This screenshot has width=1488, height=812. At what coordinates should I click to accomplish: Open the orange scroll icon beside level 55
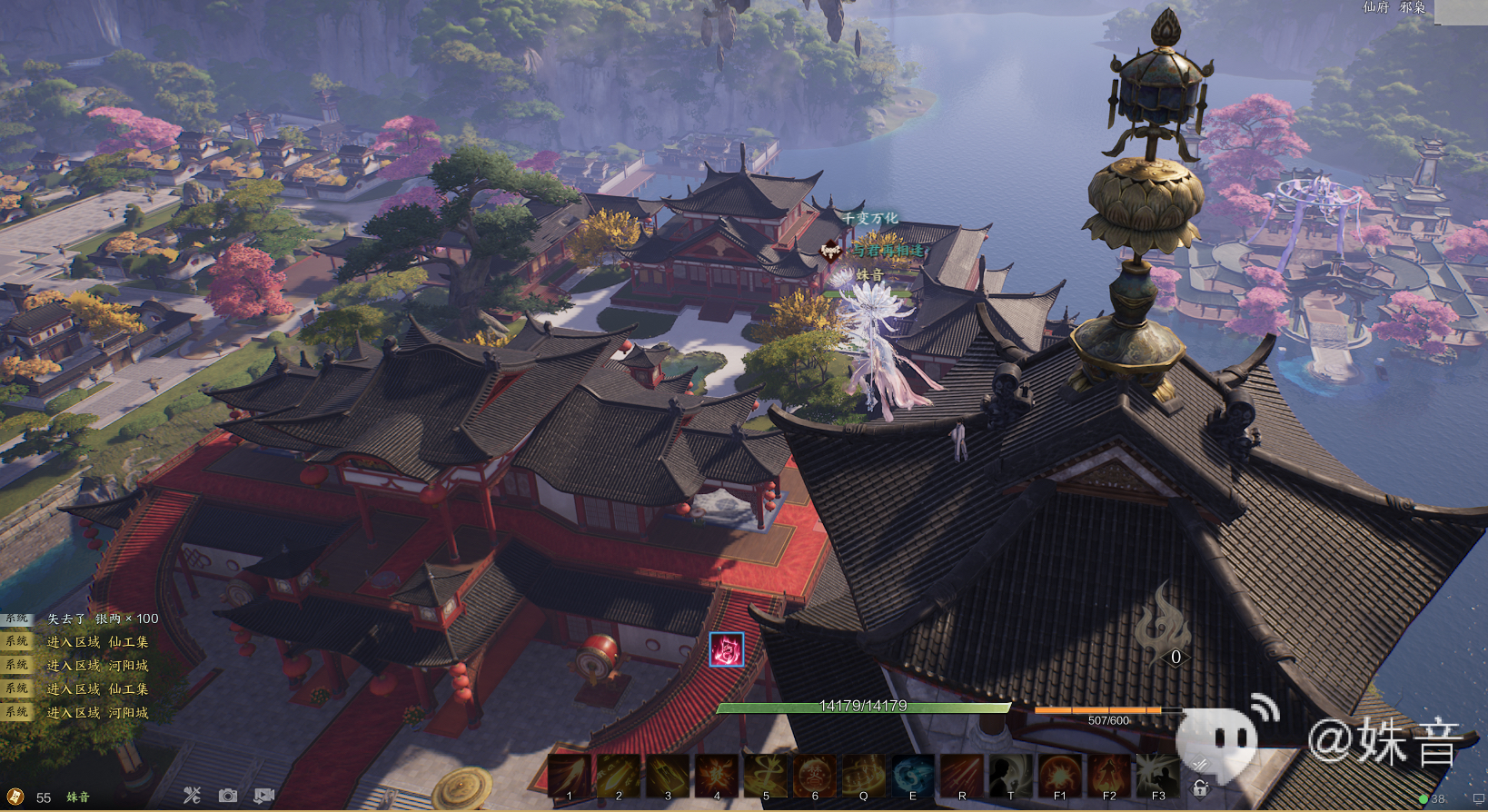pyautogui.click(x=15, y=797)
